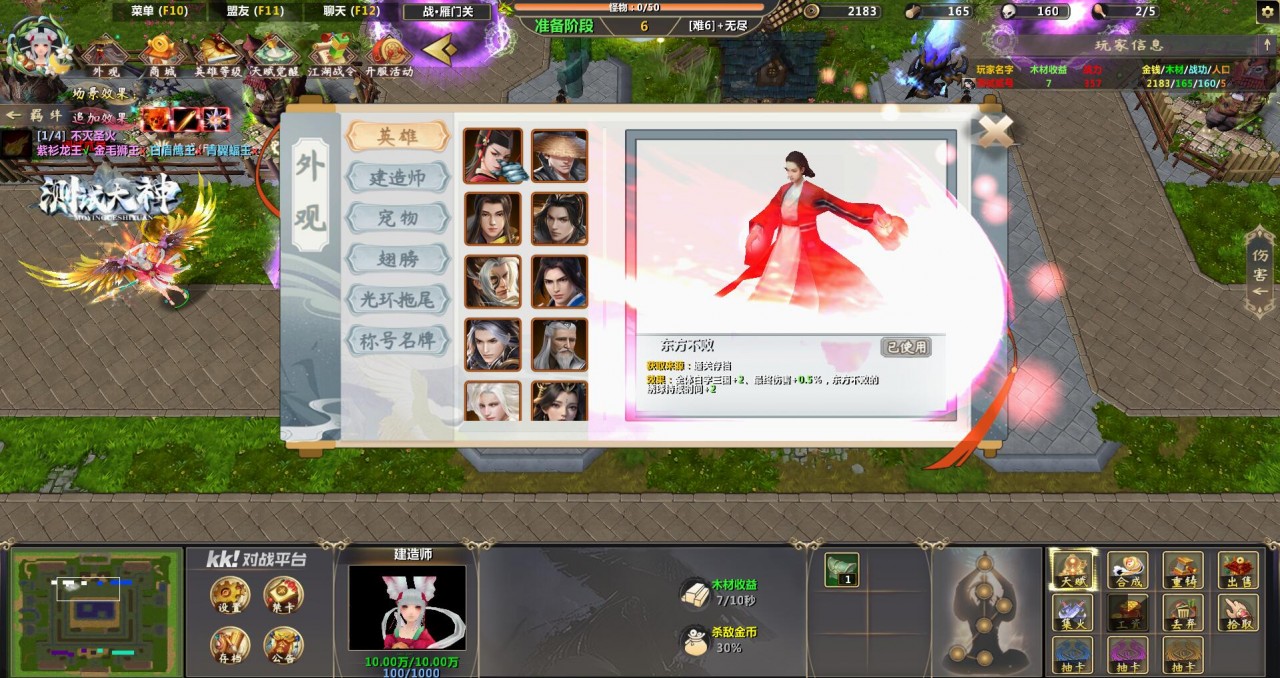Activate the 合成 combine command

1127,571
